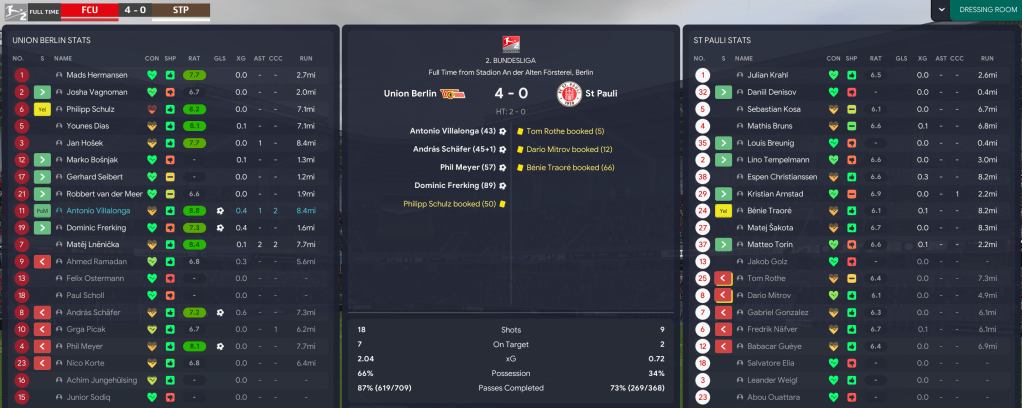Open Bénie Traoré's player profile

pyautogui.click(x=768, y=211)
